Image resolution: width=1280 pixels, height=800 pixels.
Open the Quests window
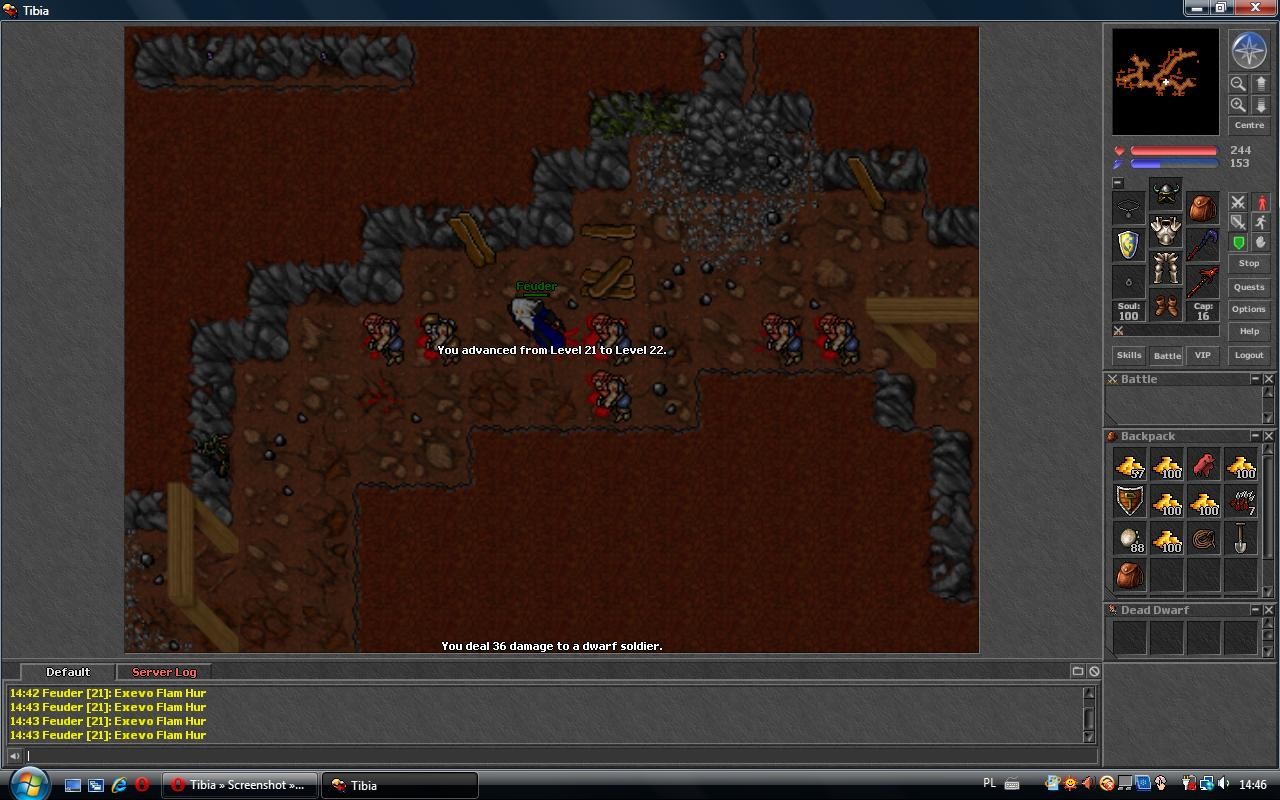coord(1248,287)
